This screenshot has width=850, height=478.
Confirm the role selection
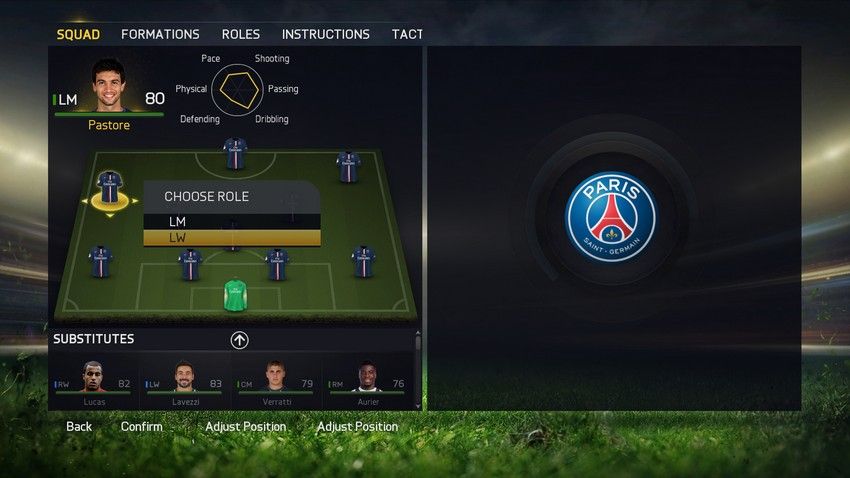click(141, 427)
